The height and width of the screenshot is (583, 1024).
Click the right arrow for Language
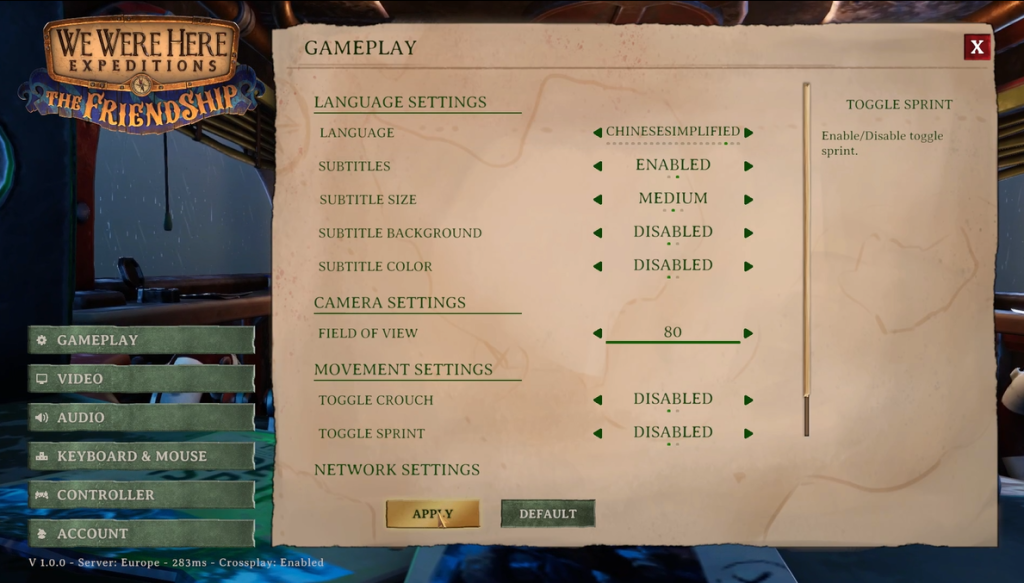point(749,132)
